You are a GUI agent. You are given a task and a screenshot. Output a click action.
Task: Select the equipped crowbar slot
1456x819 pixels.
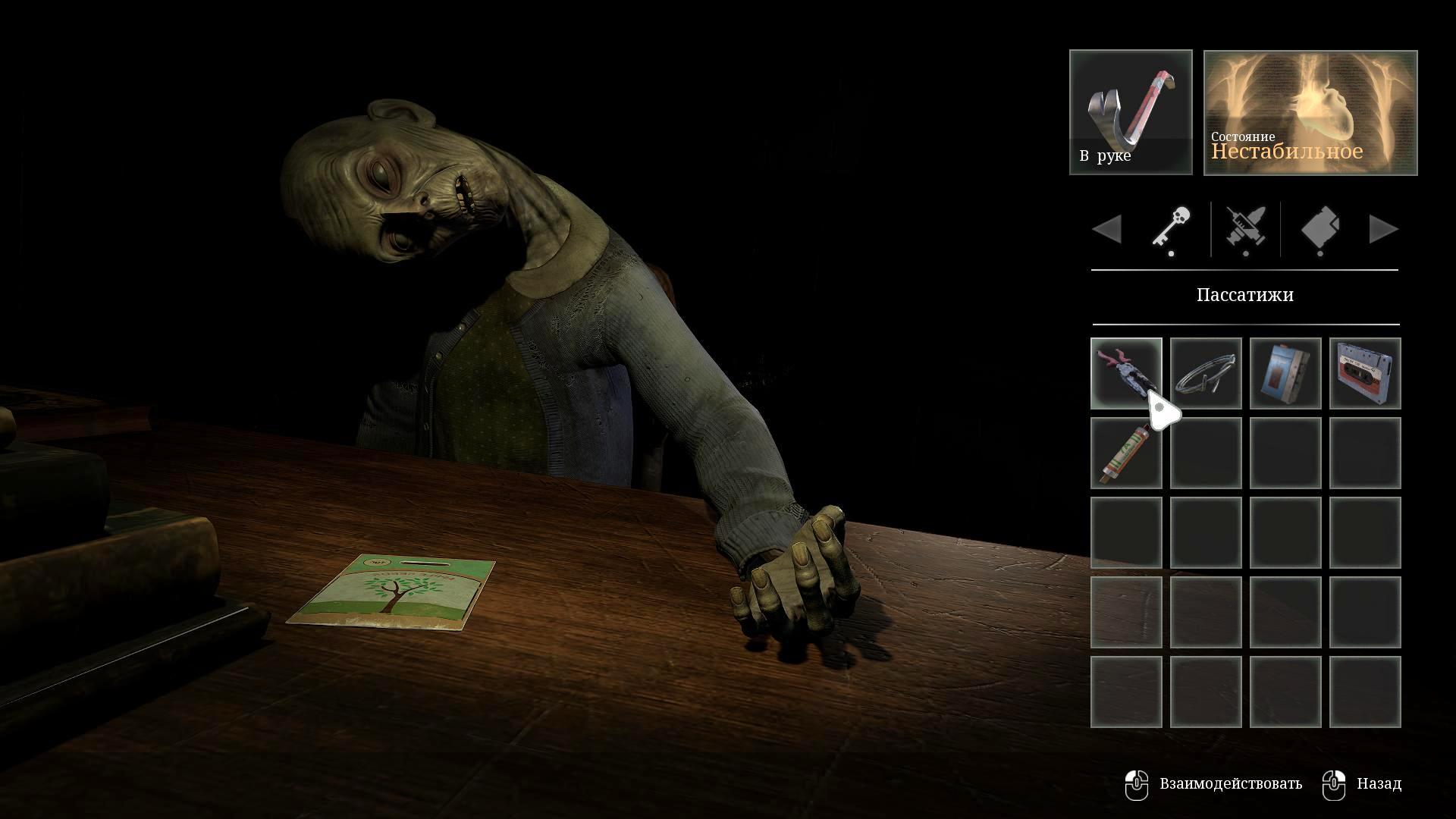click(1131, 112)
